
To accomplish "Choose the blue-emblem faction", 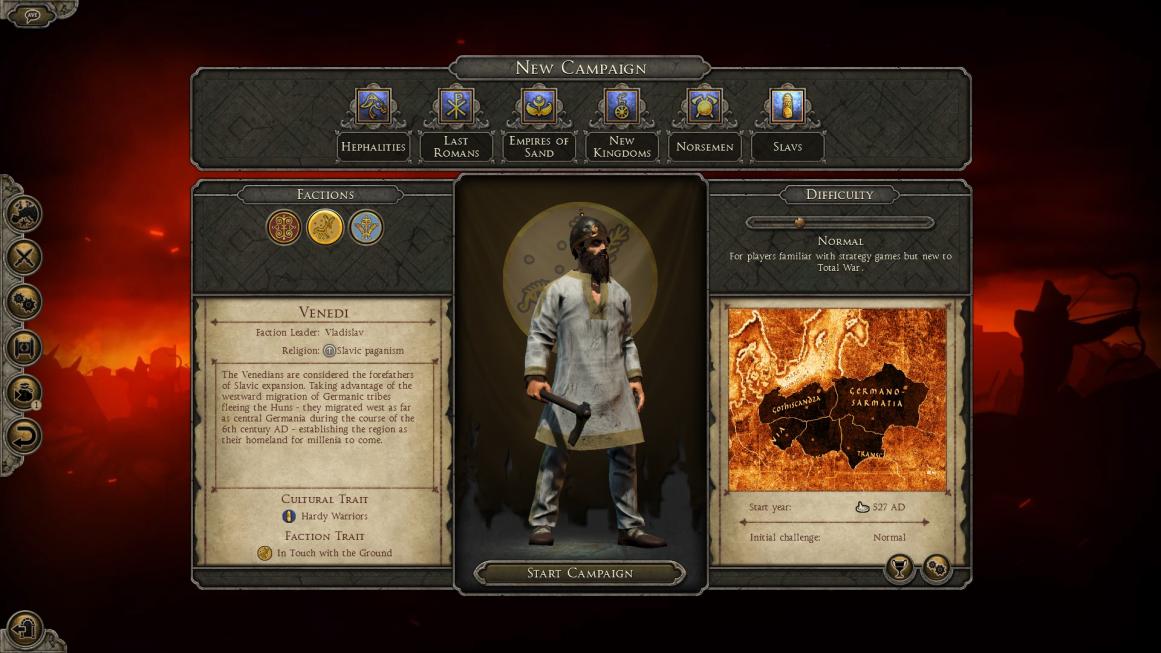I will [x=366, y=227].
